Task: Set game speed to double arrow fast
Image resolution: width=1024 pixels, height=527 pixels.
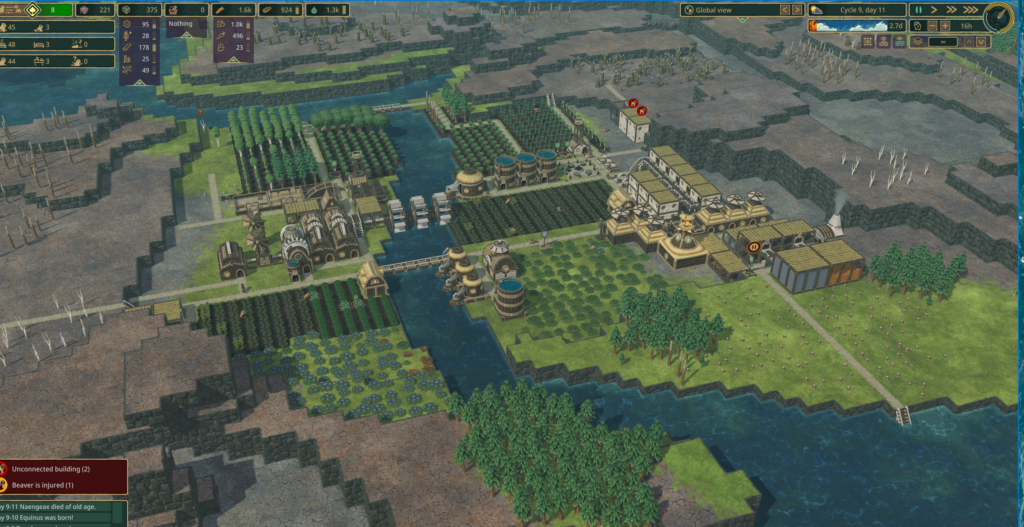Action: [950, 10]
